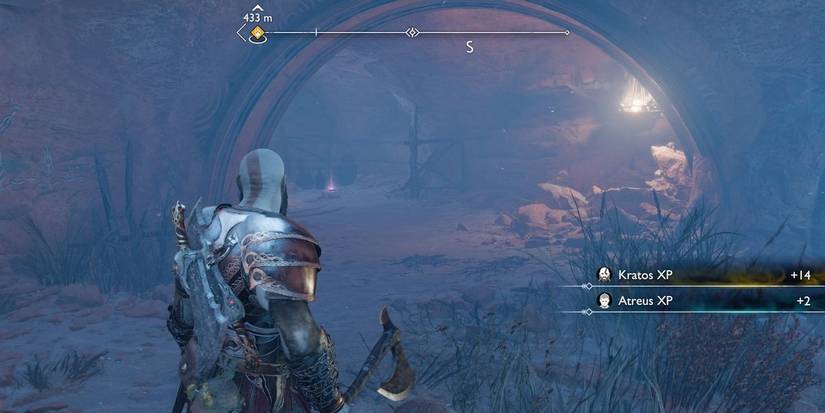Click the Kratos portrait icon in the XP notification
This screenshot has height=413, width=825.
tap(604, 274)
